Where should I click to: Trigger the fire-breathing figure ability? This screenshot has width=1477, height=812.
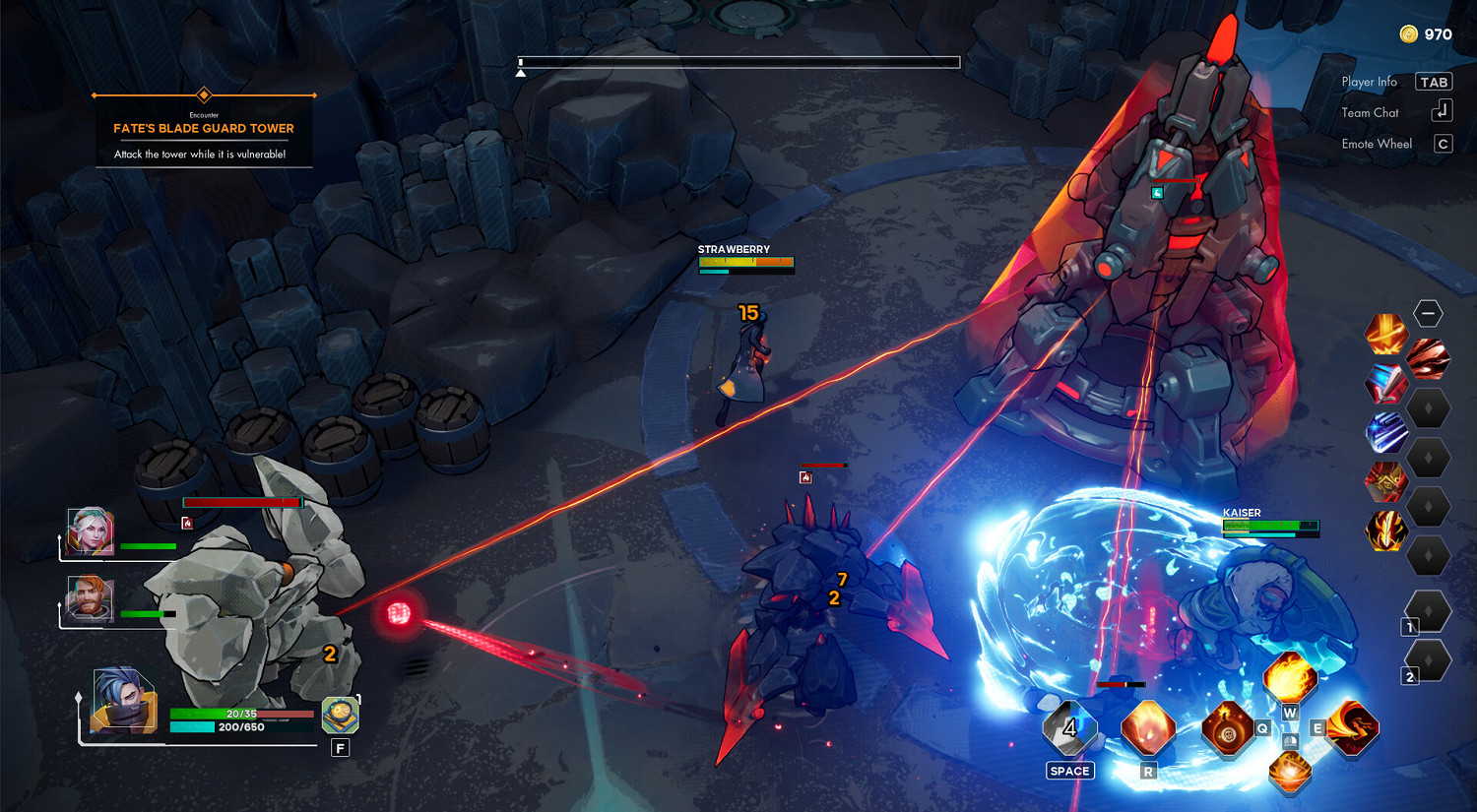tap(1352, 728)
